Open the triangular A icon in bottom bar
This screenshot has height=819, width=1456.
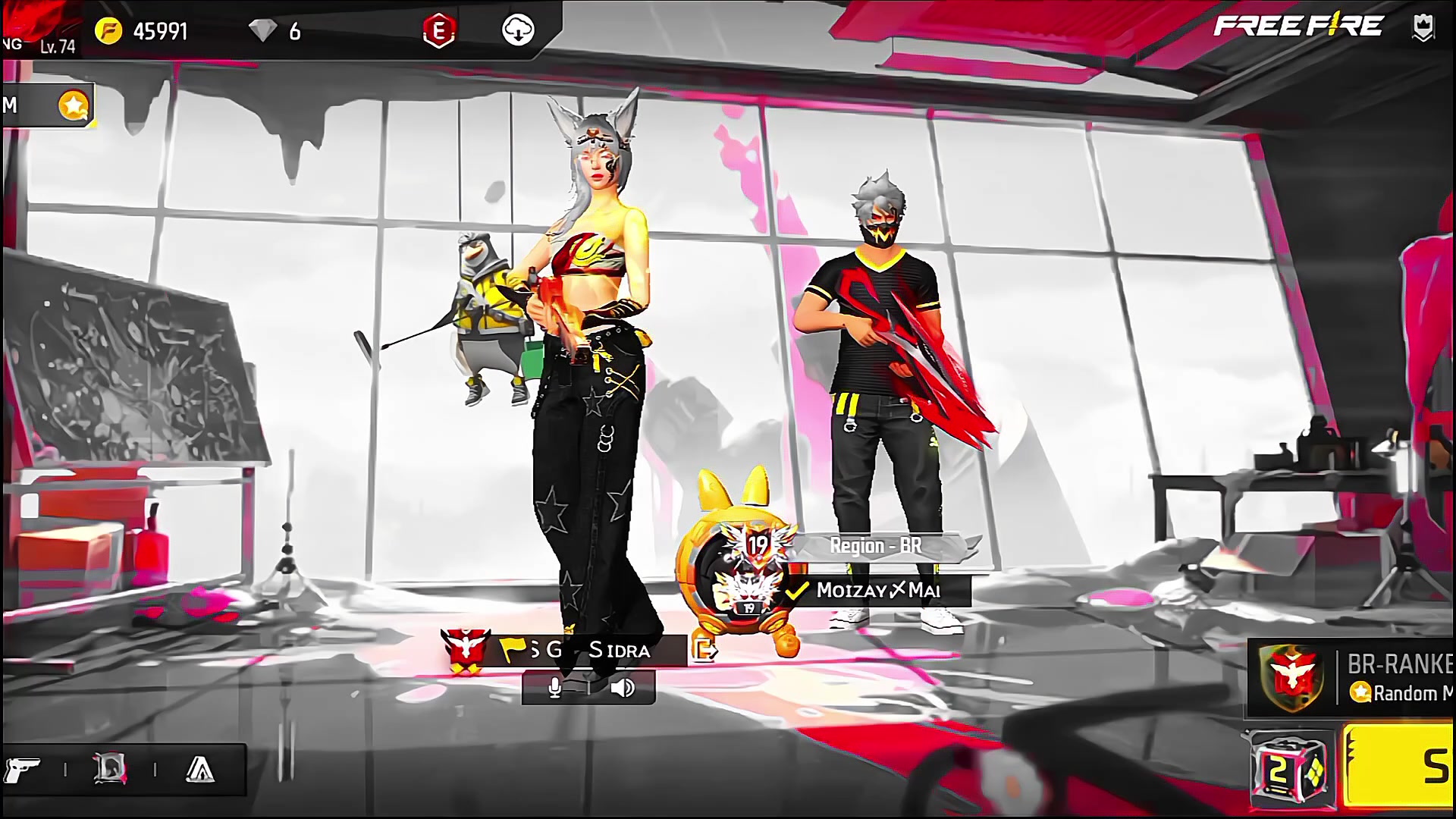(200, 770)
